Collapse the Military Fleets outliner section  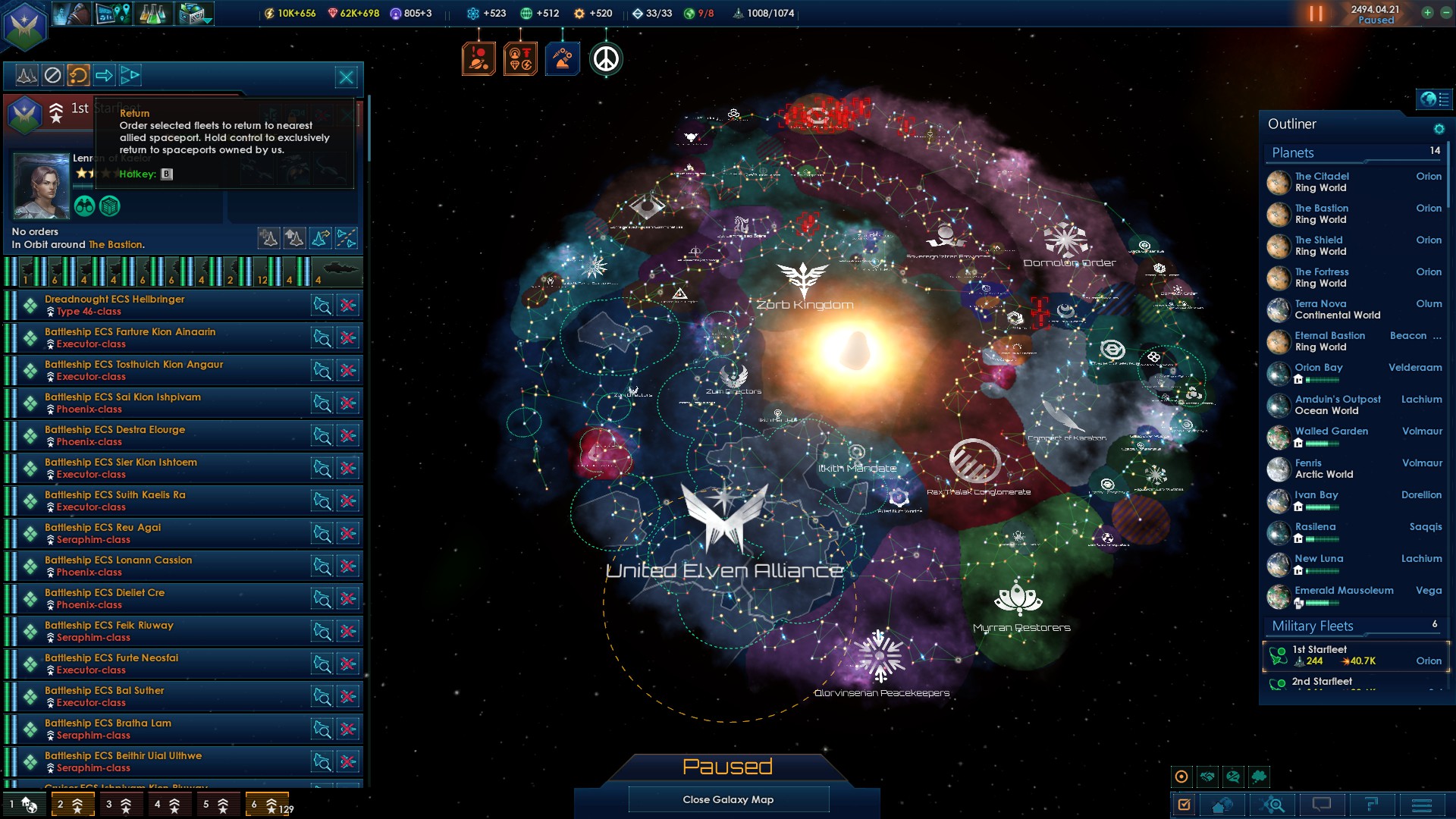coord(1313,626)
